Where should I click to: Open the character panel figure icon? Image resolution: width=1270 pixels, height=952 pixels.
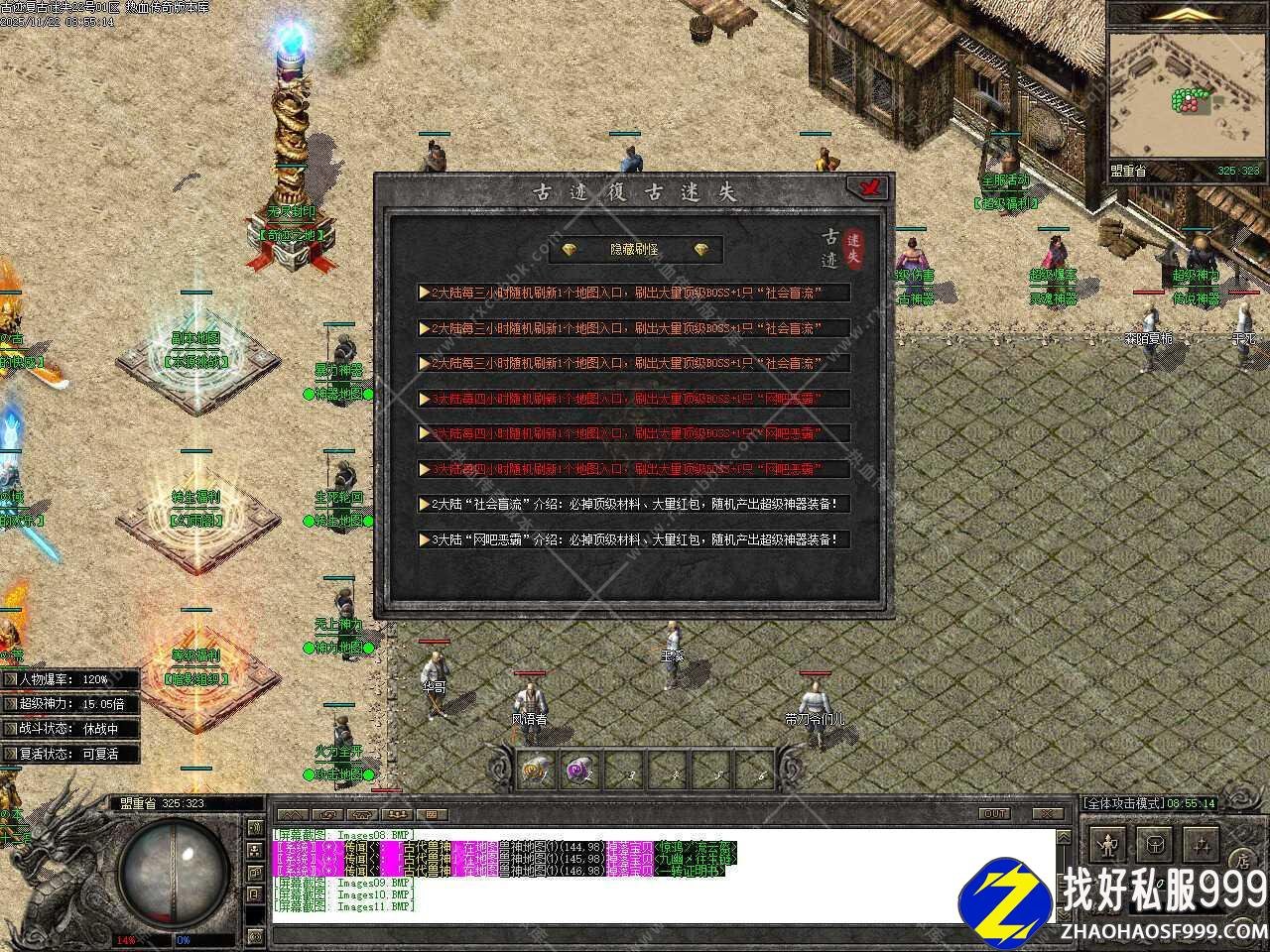(1106, 846)
